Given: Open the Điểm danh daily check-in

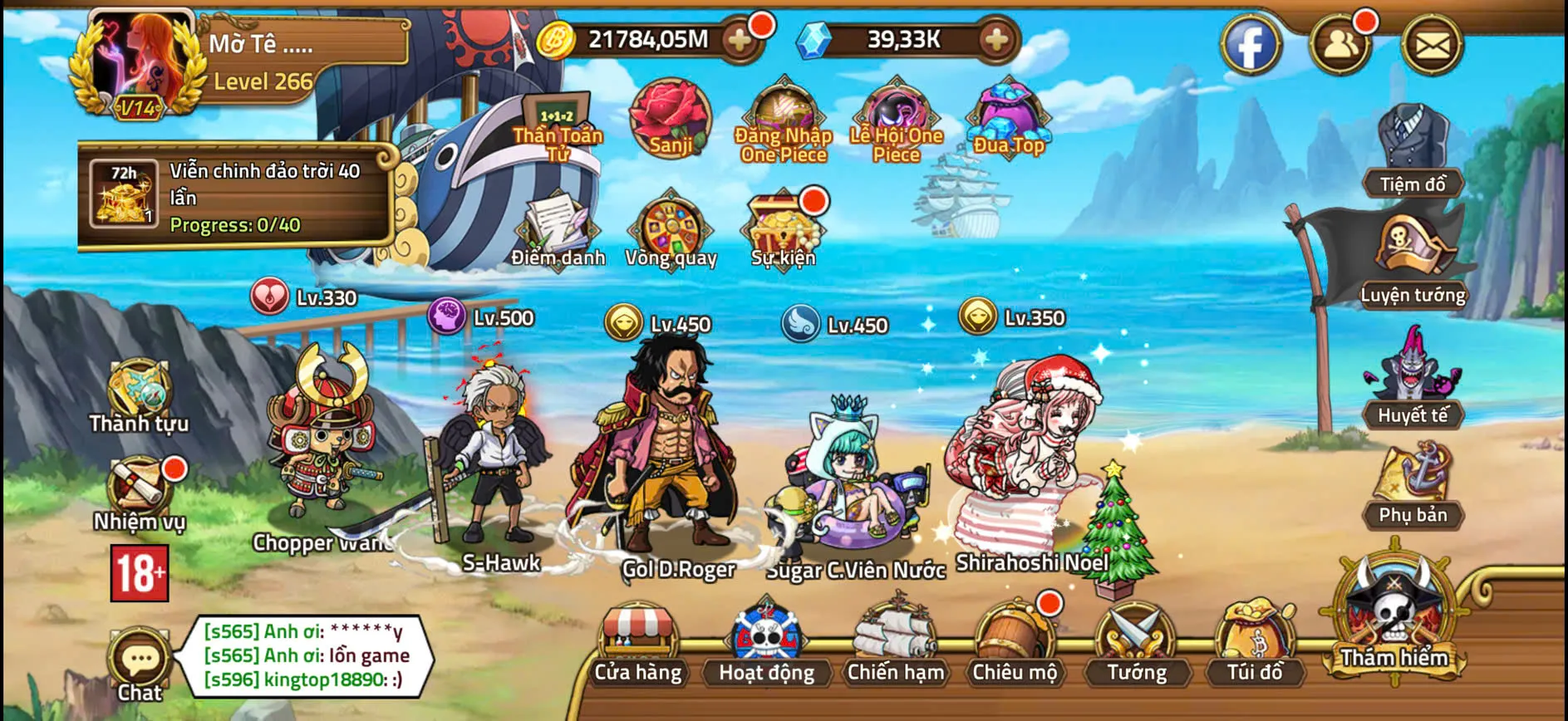Looking at the screenshot, I should pos(559,224).
